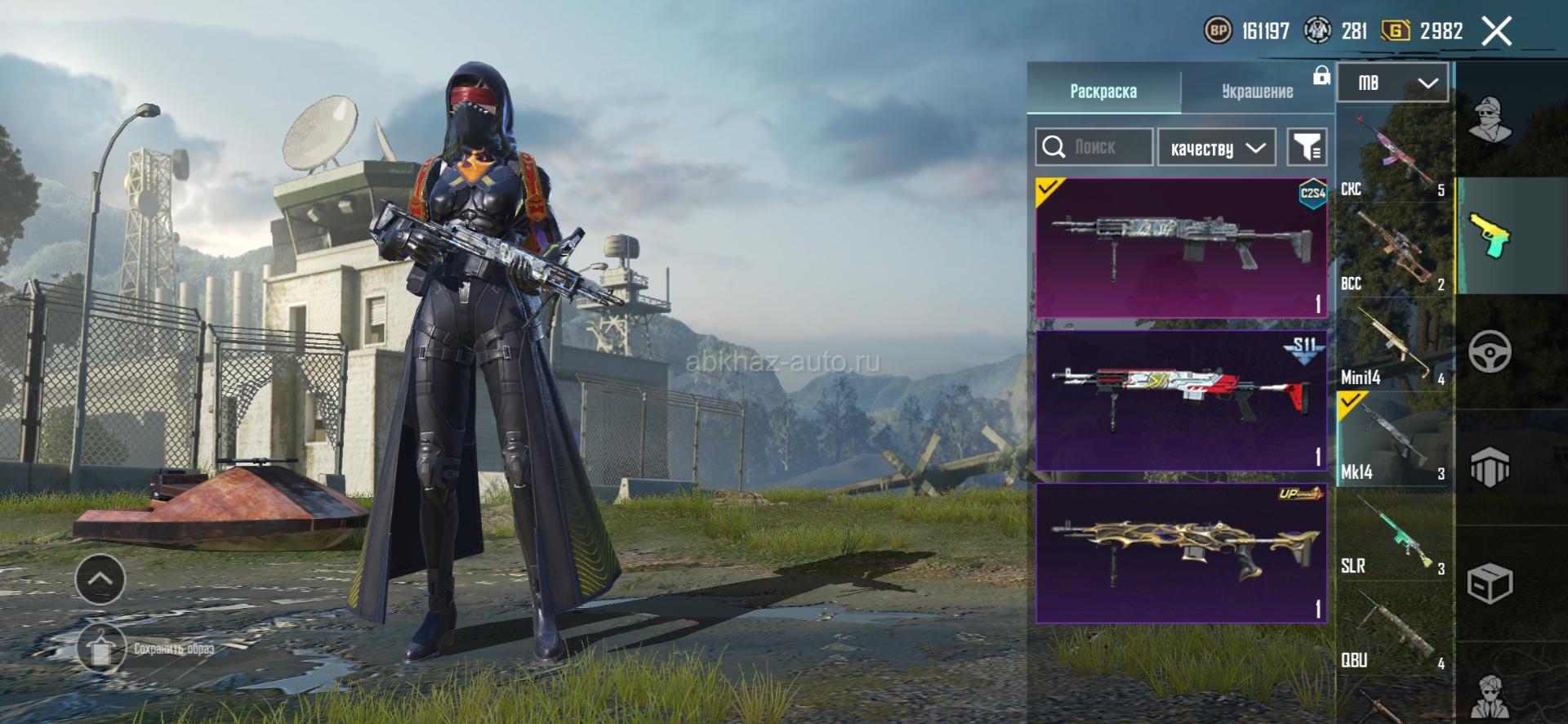
Task: Close the inventory screen with the X
Action: (1496, 32)
